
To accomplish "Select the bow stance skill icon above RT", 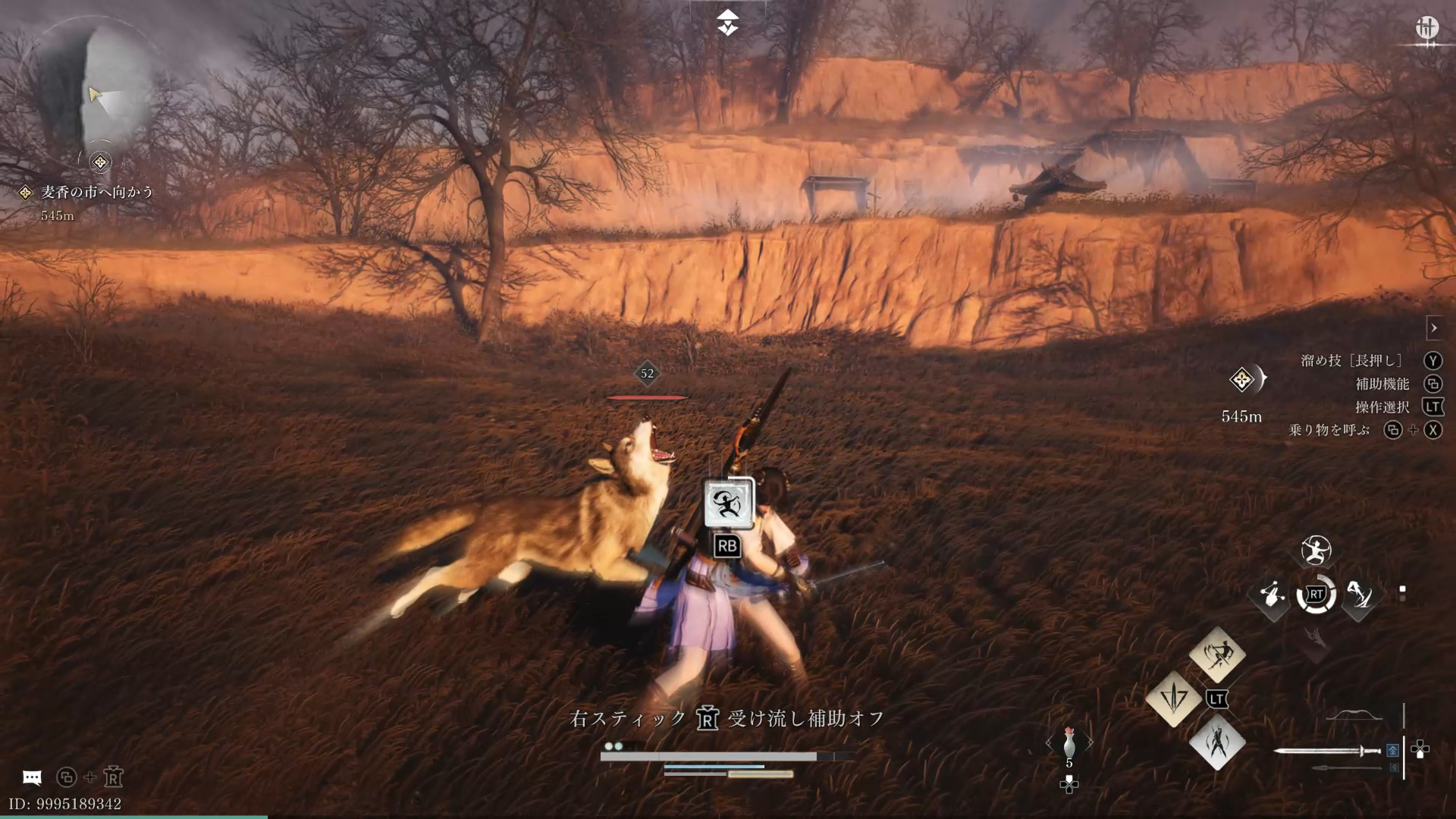I will [1315, 549].
